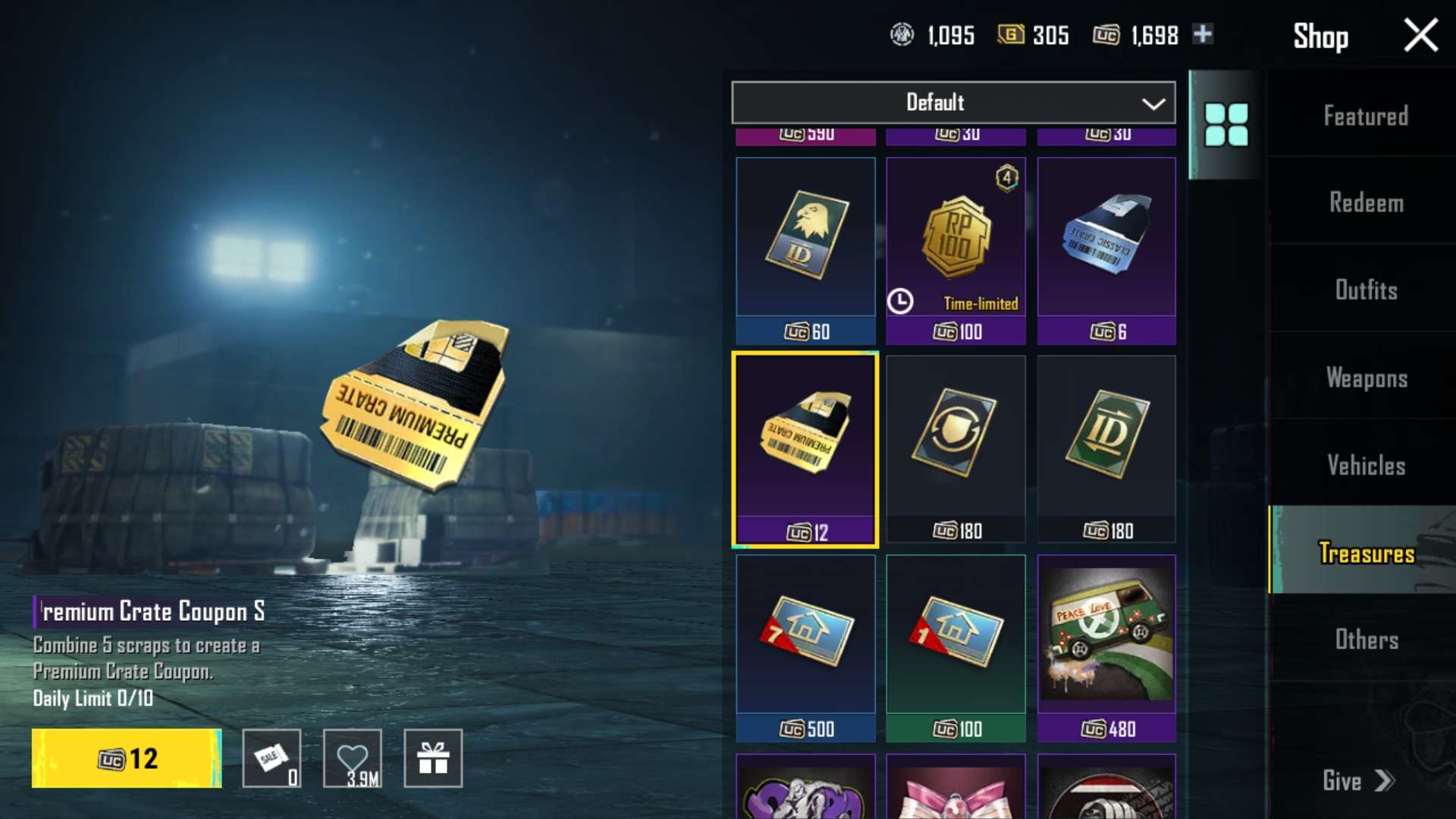Select the green van skin priced 480 UC

1106,641
